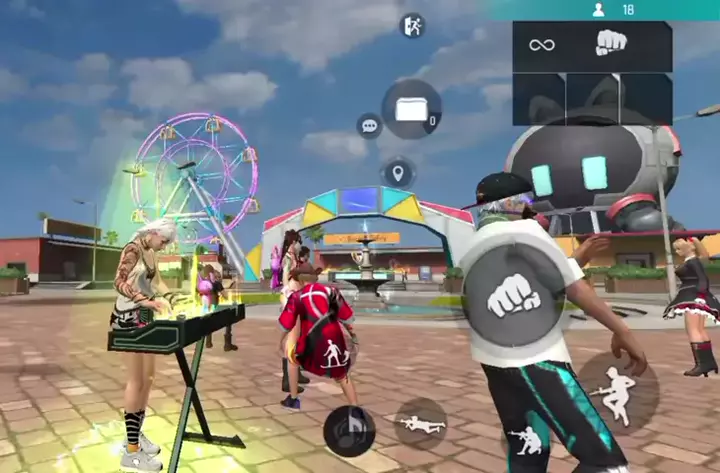Select the fist weapon slot
720x473 pixels.
click(611, 44)
